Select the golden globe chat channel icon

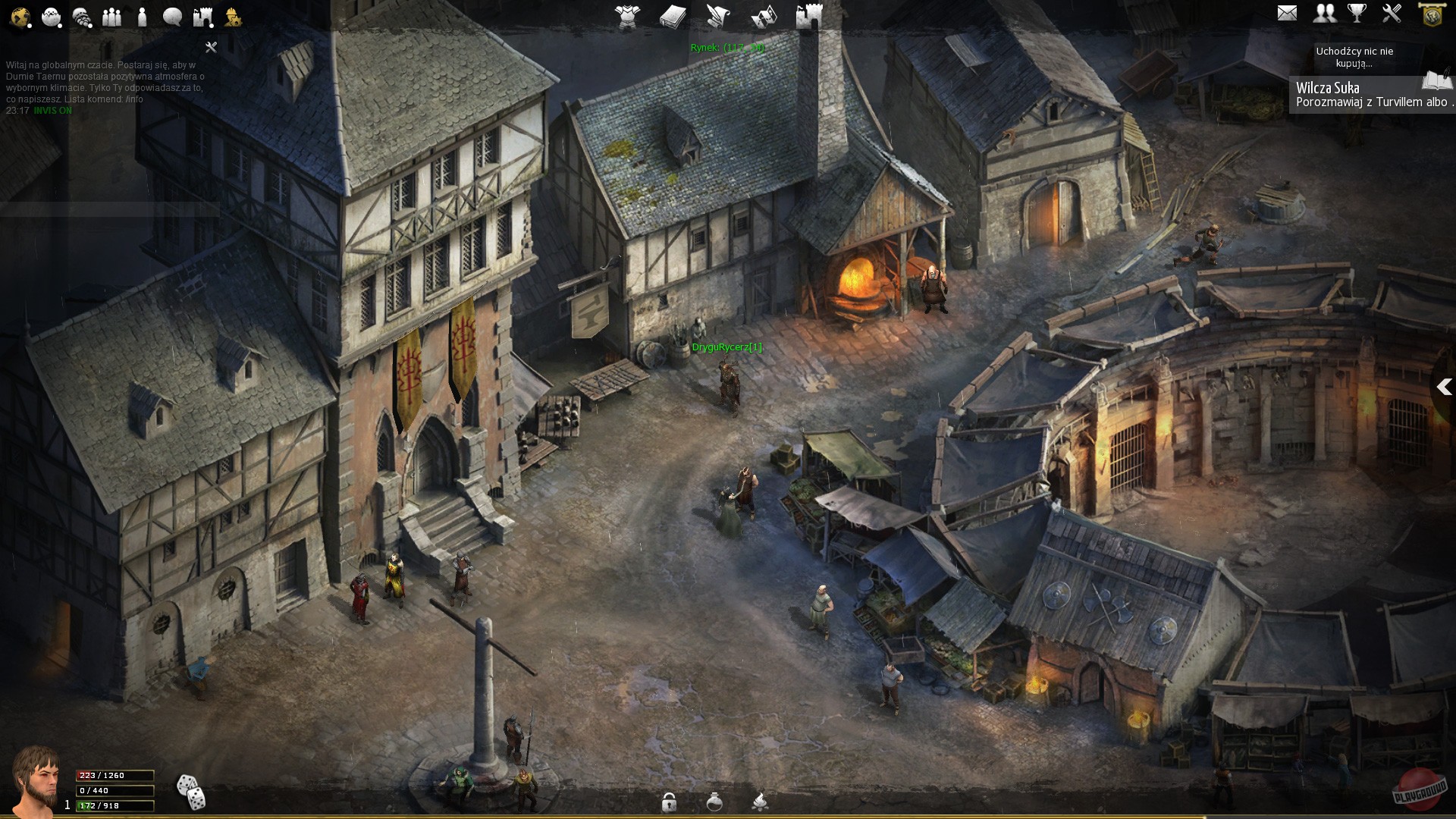[20, 17]
